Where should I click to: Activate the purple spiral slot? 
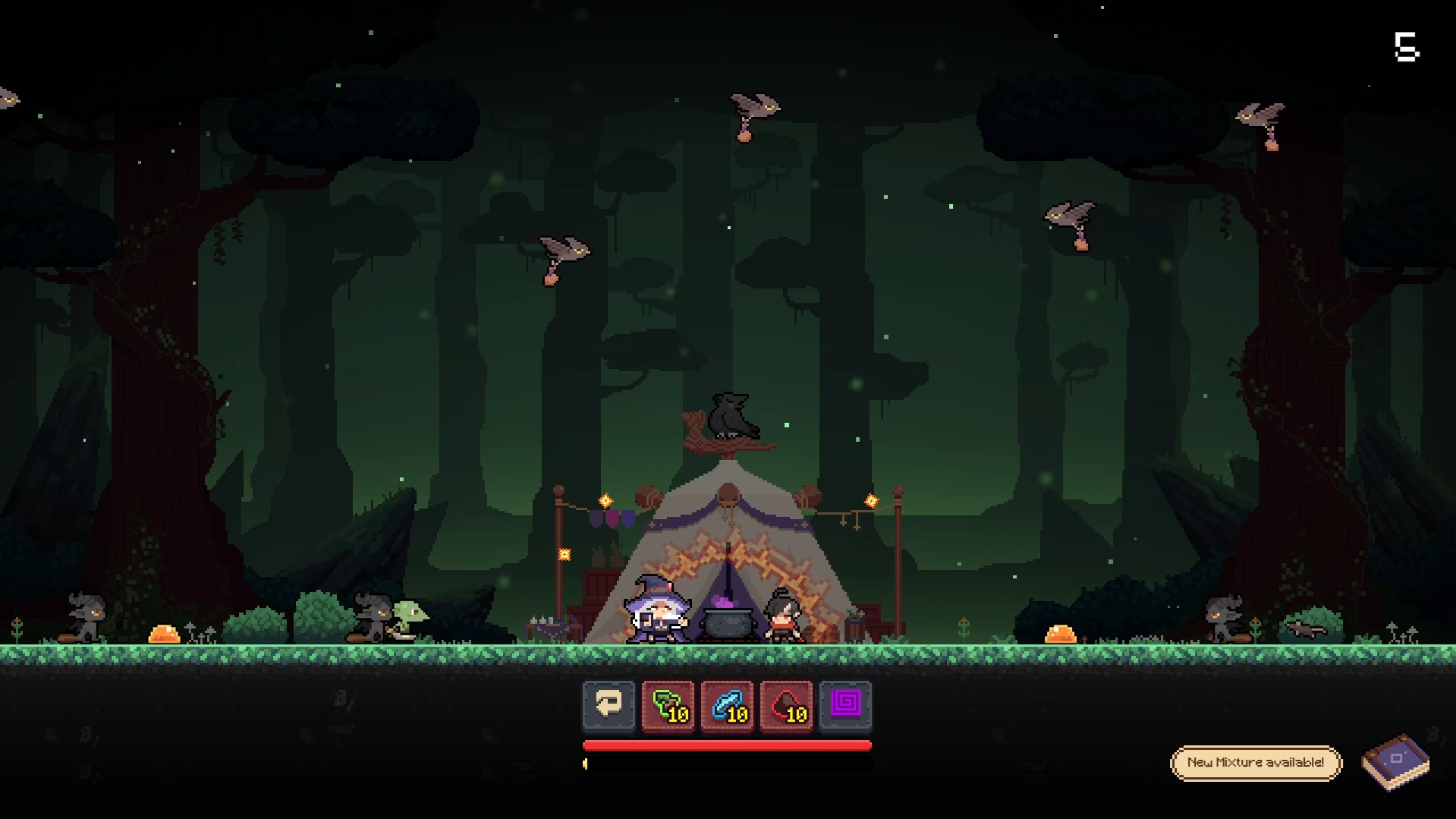tap(846, 705)
